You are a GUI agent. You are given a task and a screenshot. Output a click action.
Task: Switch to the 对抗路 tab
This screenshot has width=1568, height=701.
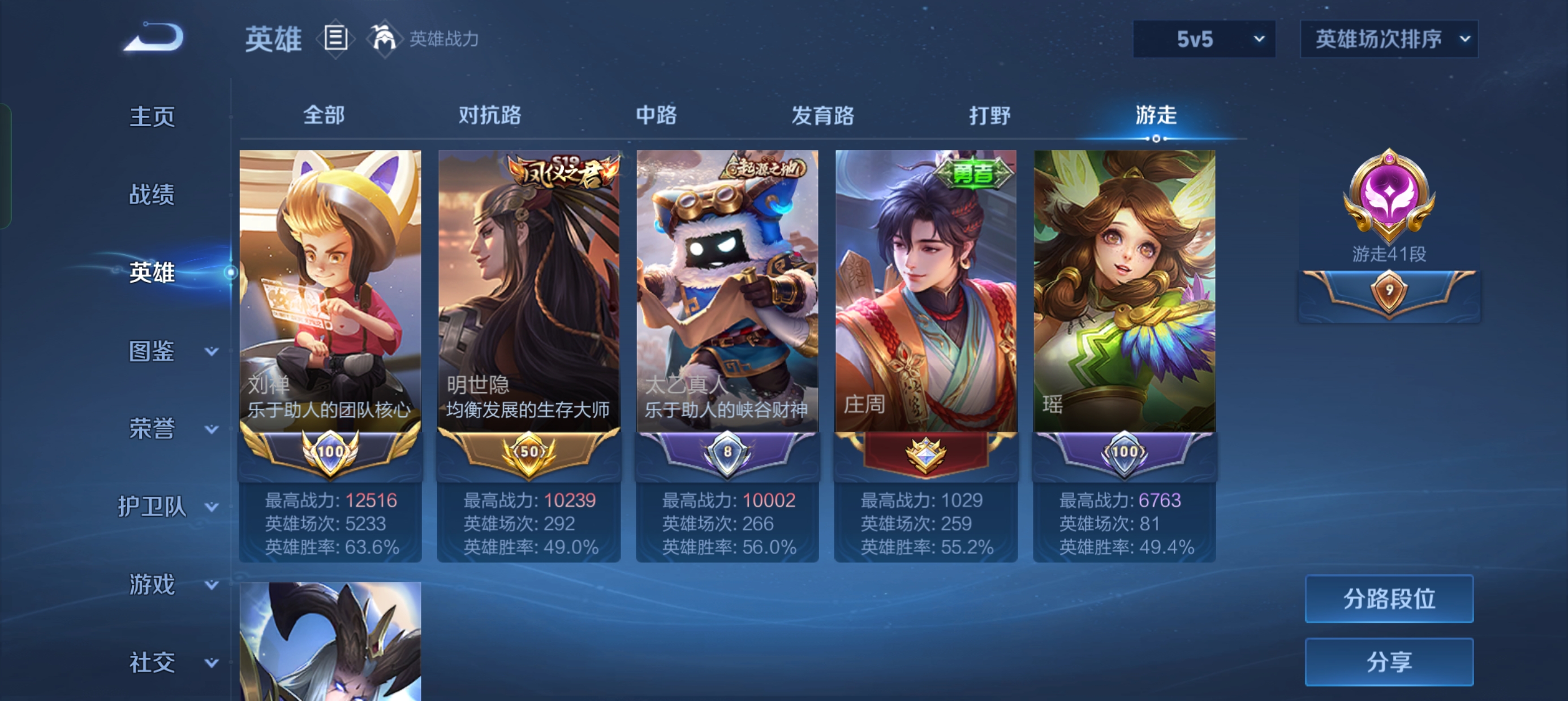tap(489, 115)
